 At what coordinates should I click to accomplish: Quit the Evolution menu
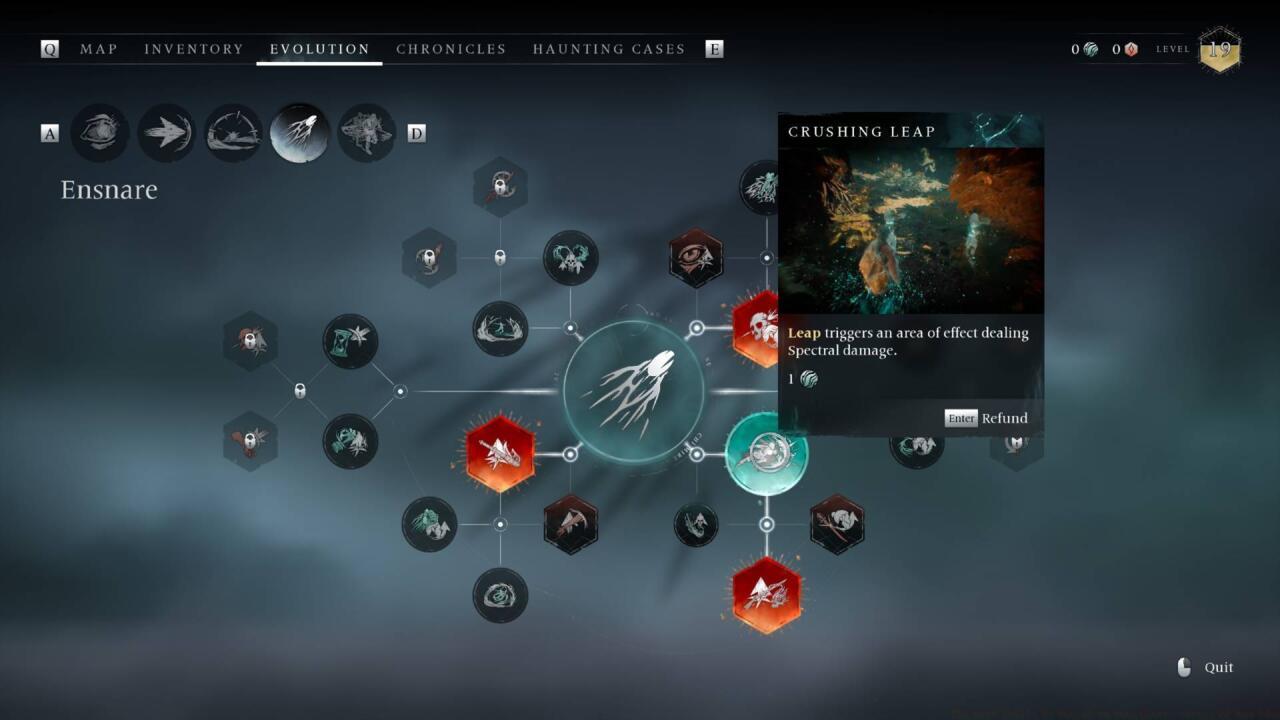pyautogui.click(x=1206, y=667)
